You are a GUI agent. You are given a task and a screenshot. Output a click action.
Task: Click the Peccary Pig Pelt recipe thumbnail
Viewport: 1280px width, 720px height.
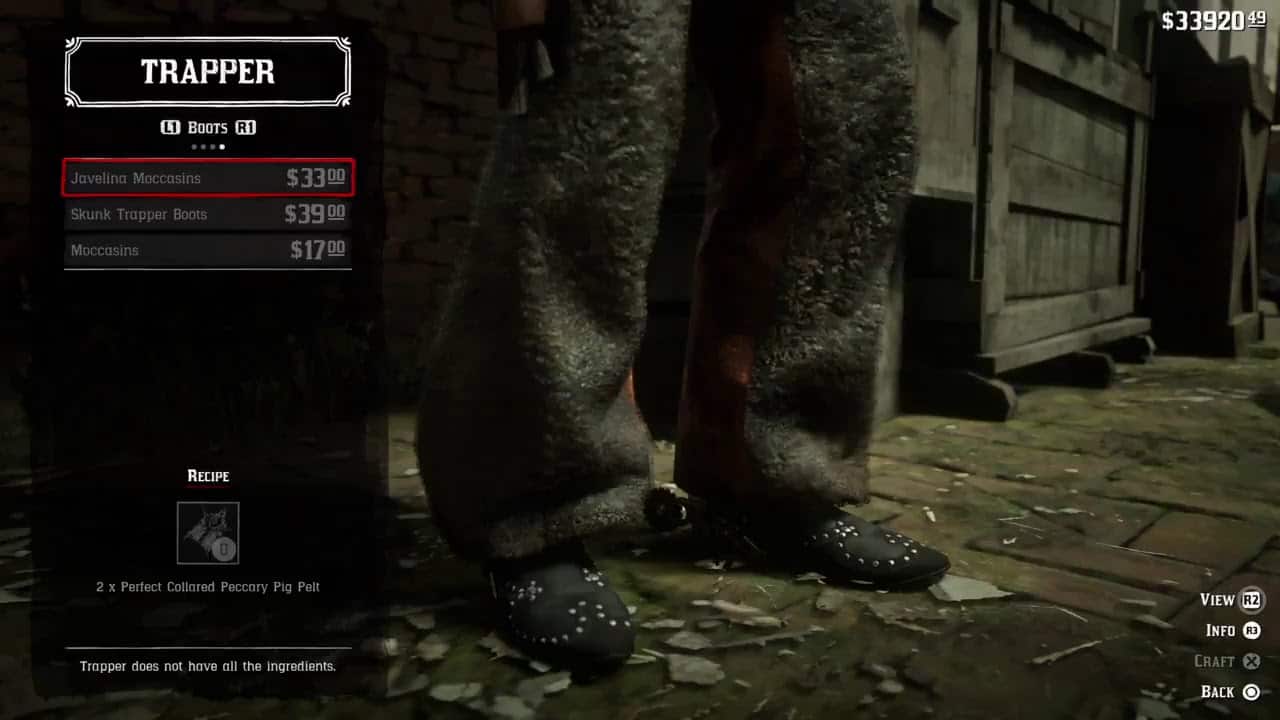(x=207, y=531)
